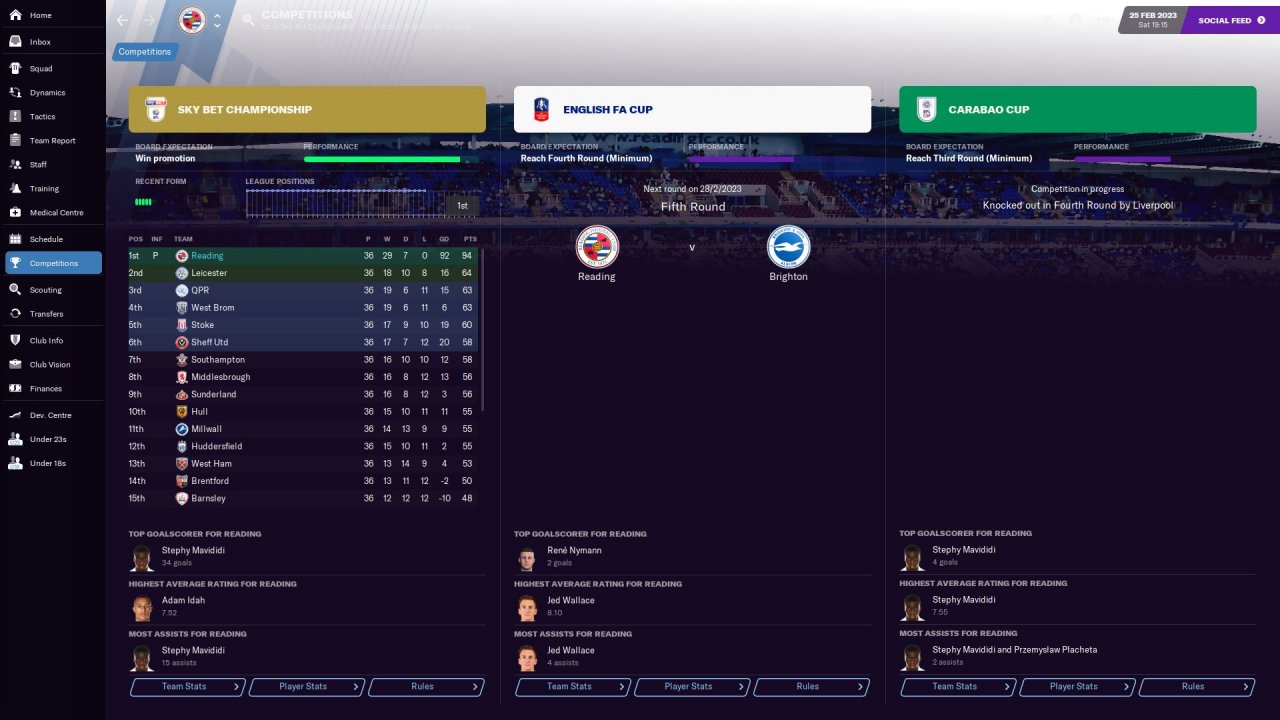
Task: Open René Nymann's player profile
Action: click(574, 551)
